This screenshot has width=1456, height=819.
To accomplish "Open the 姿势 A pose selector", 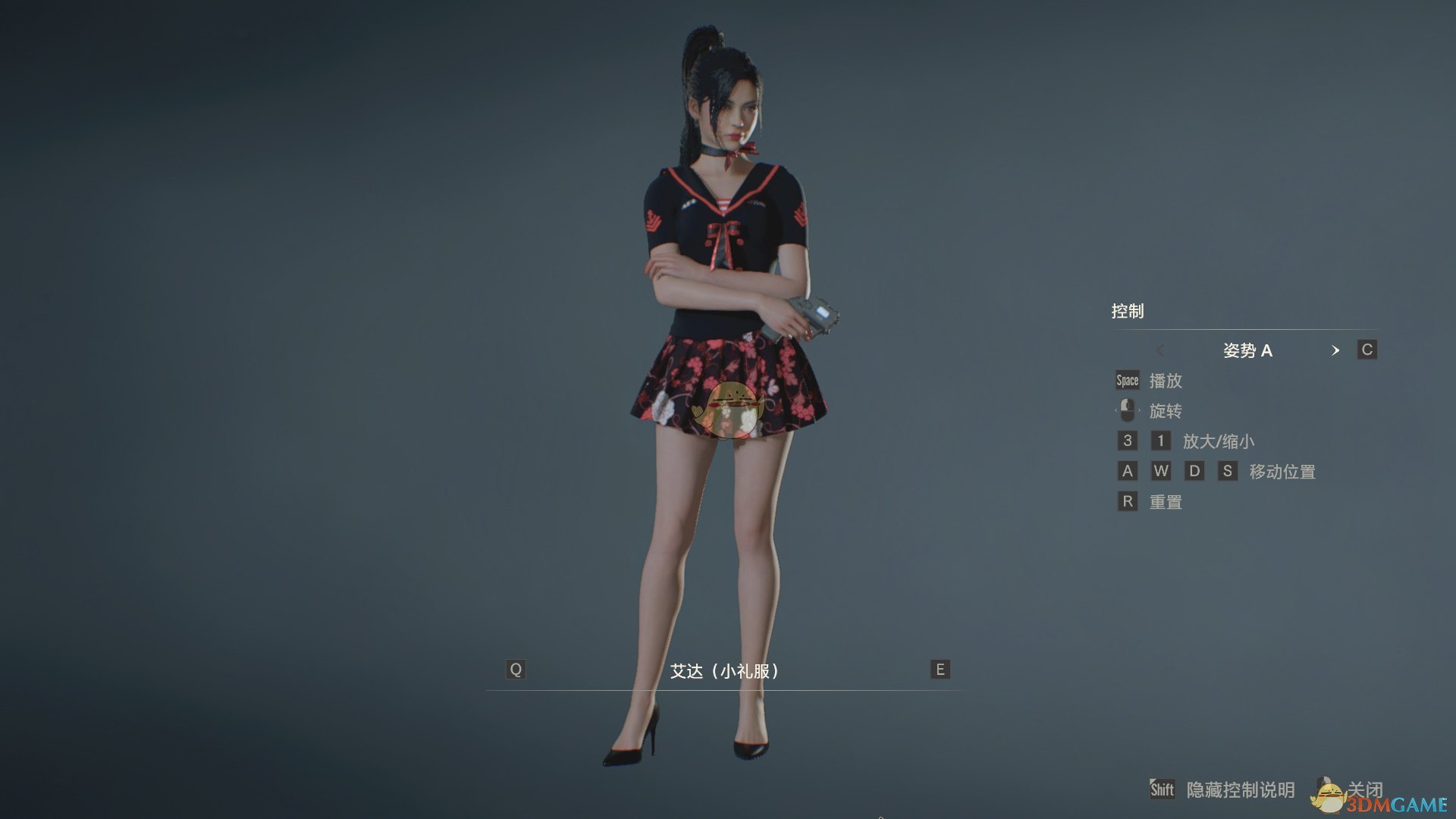I will pos(1248,350).
